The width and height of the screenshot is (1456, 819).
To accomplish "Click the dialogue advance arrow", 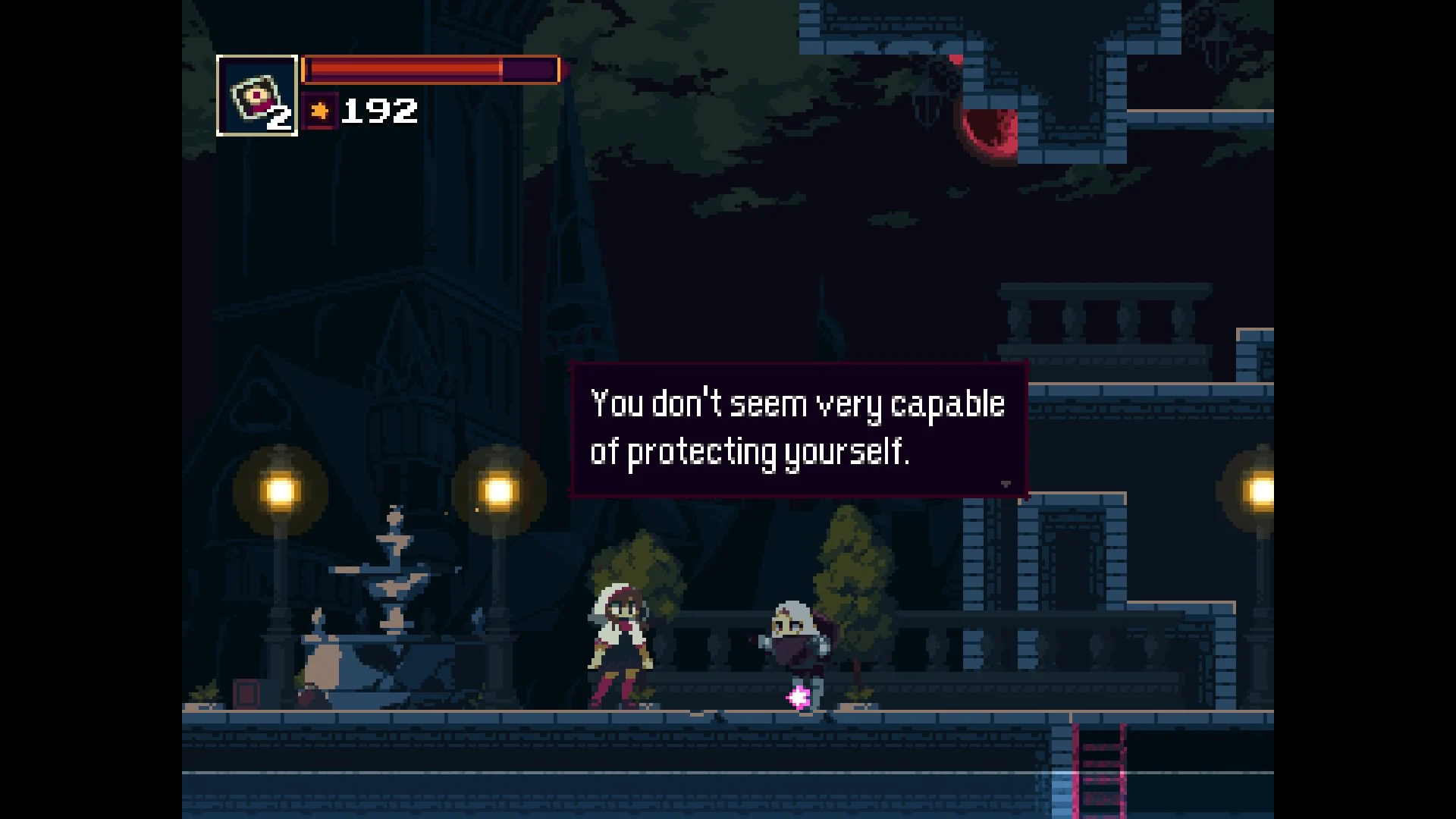I will point(1007,483).
